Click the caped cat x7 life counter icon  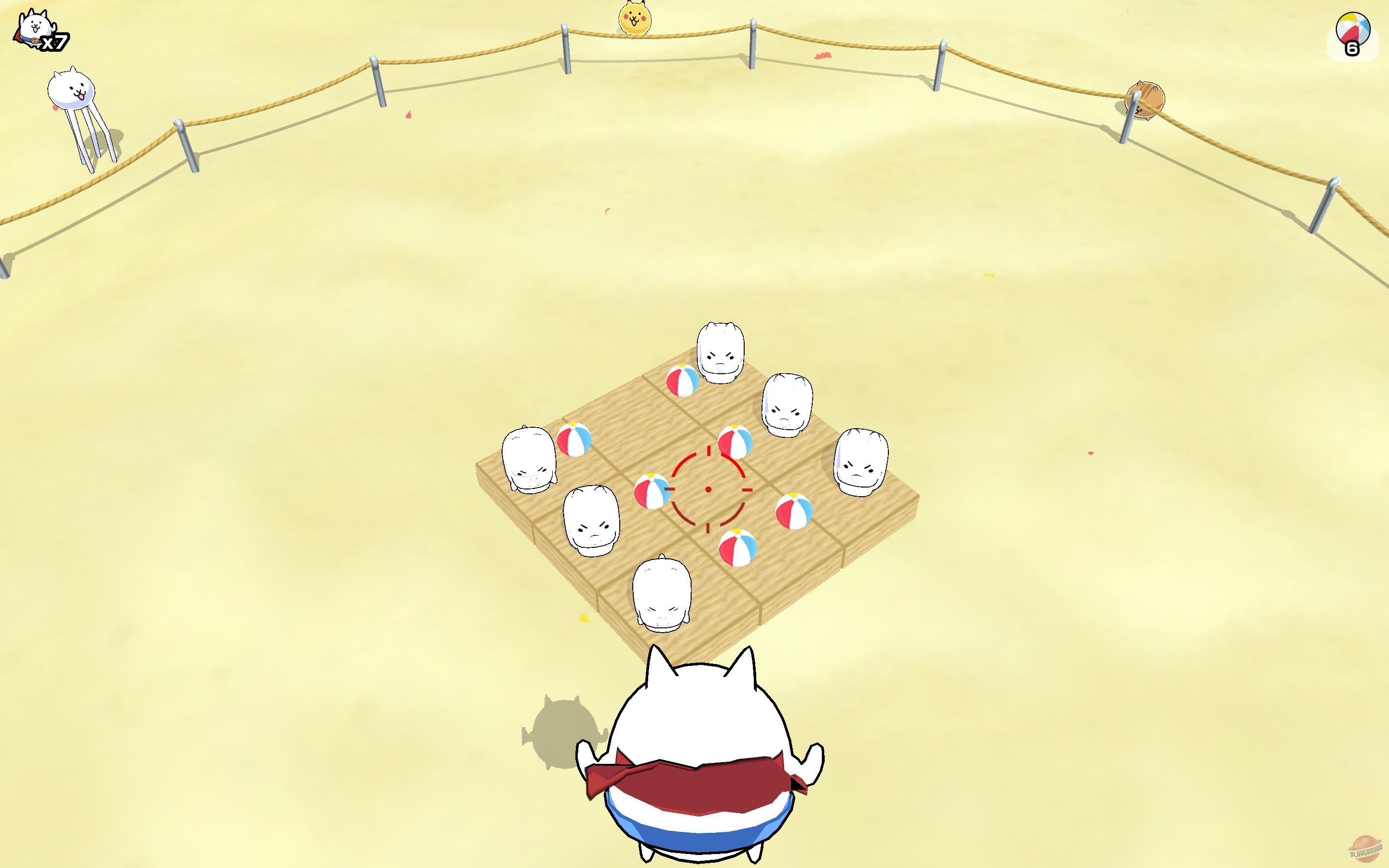39,27
